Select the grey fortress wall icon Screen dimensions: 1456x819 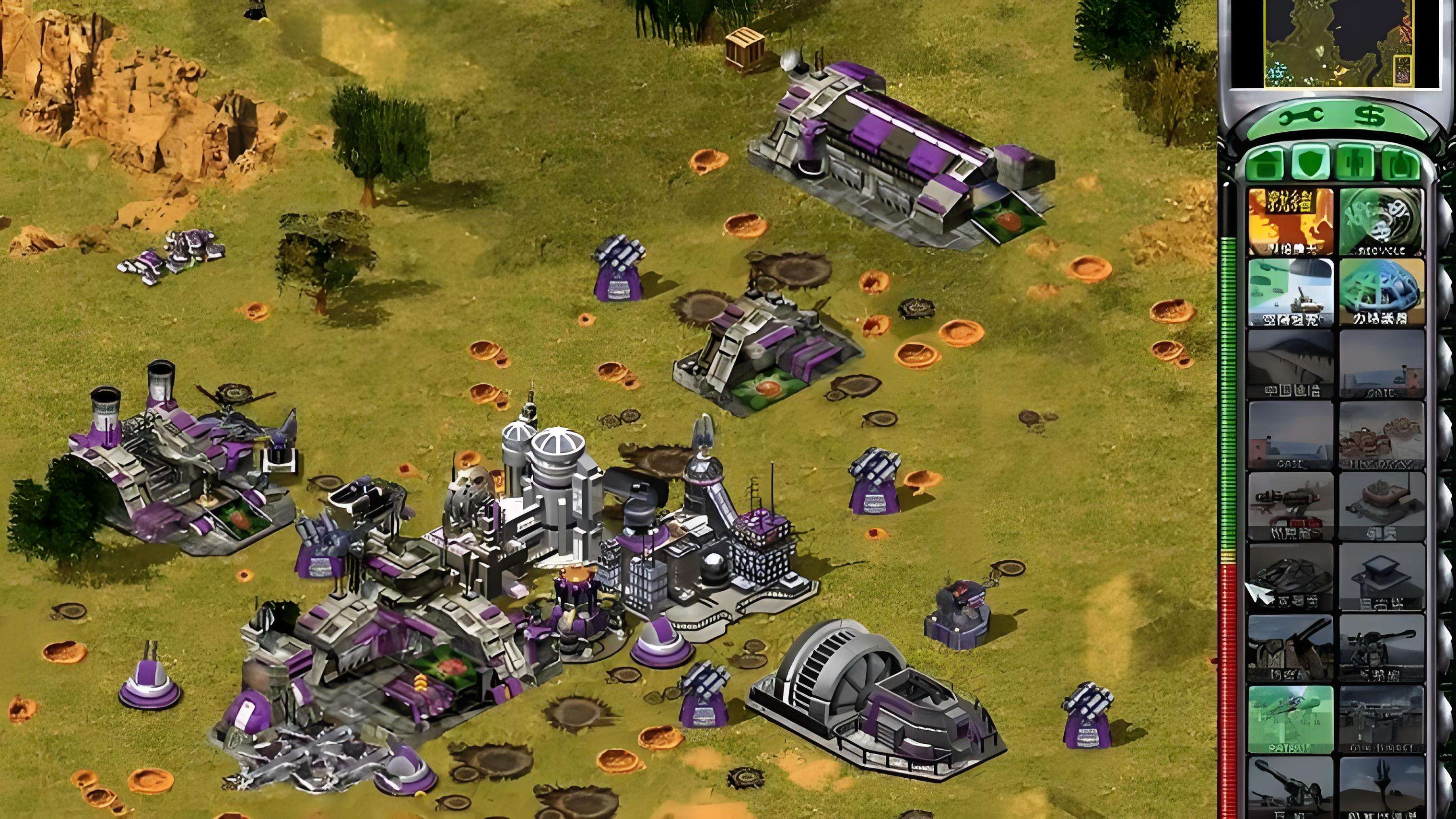click(x=1290, y=364)
